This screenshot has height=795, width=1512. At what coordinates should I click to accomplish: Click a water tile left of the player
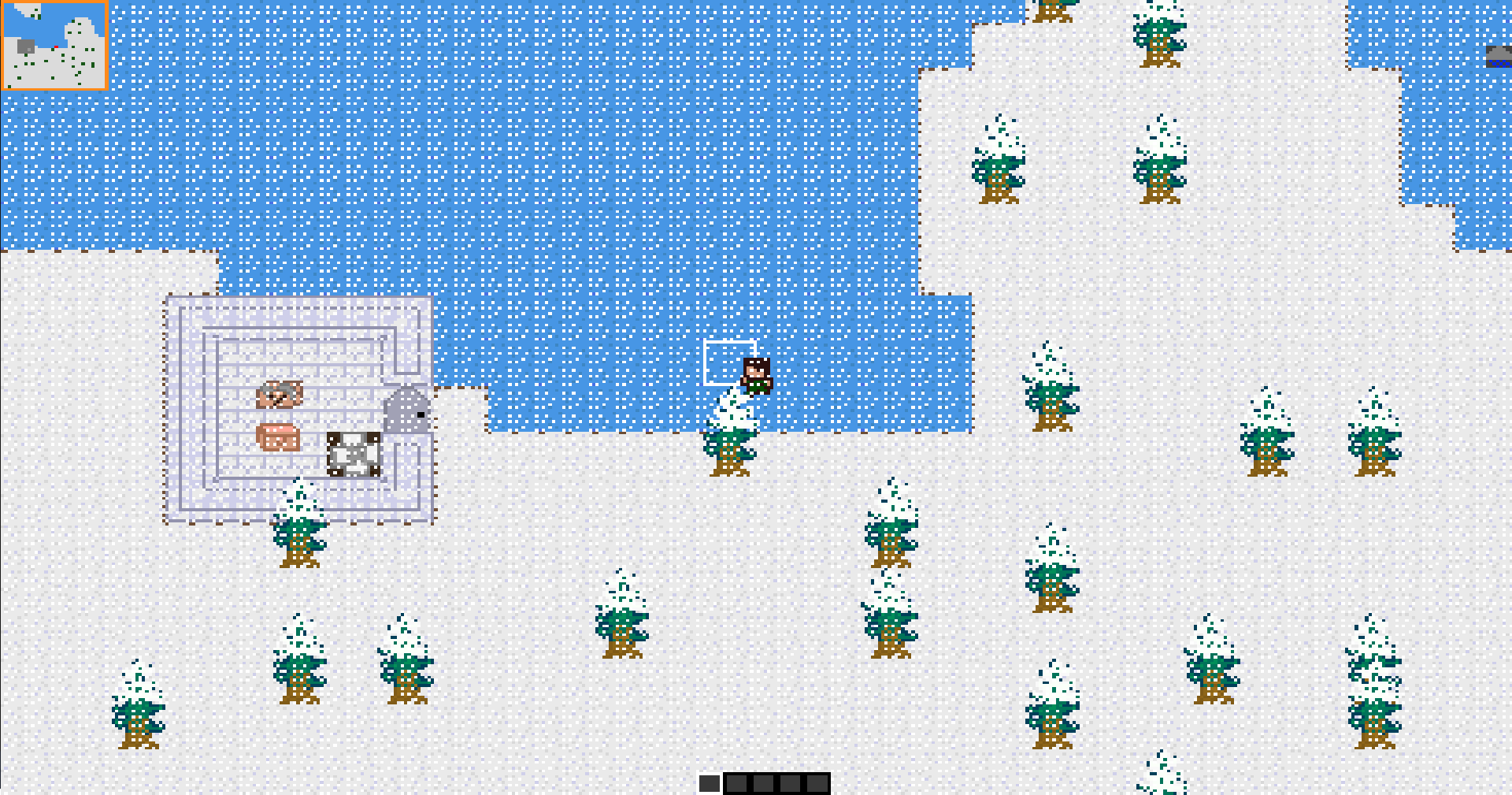click(630, 370)
